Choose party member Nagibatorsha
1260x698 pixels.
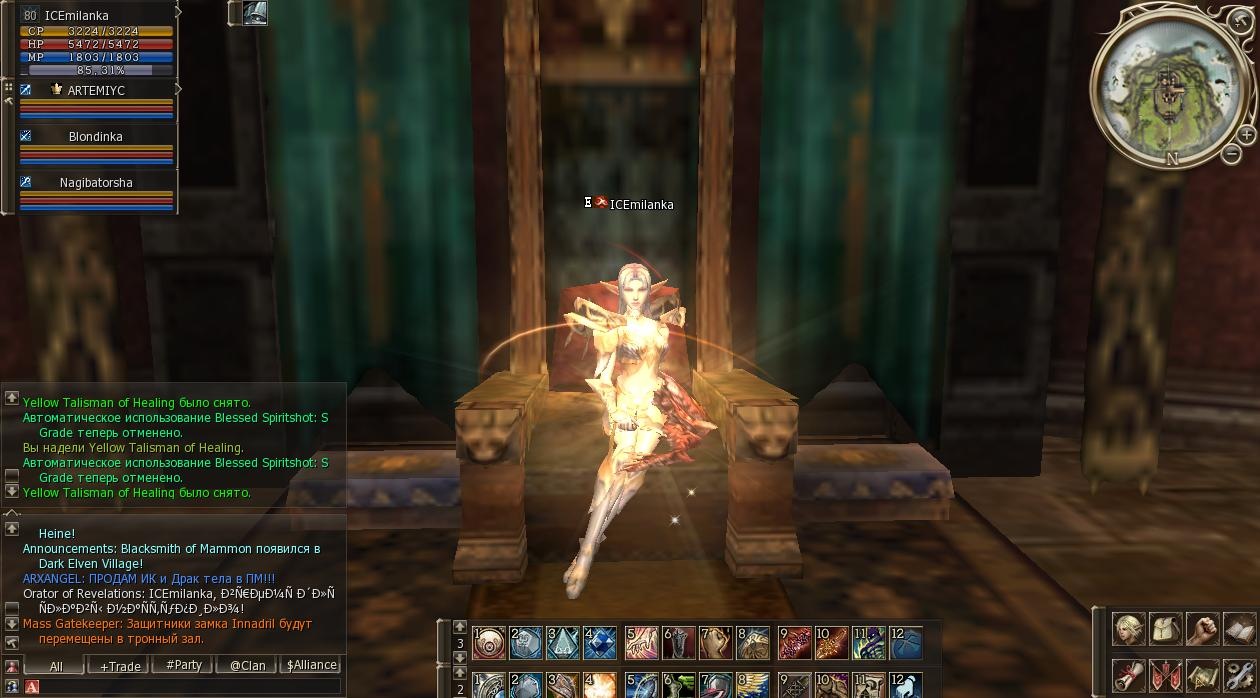point(96,183)
